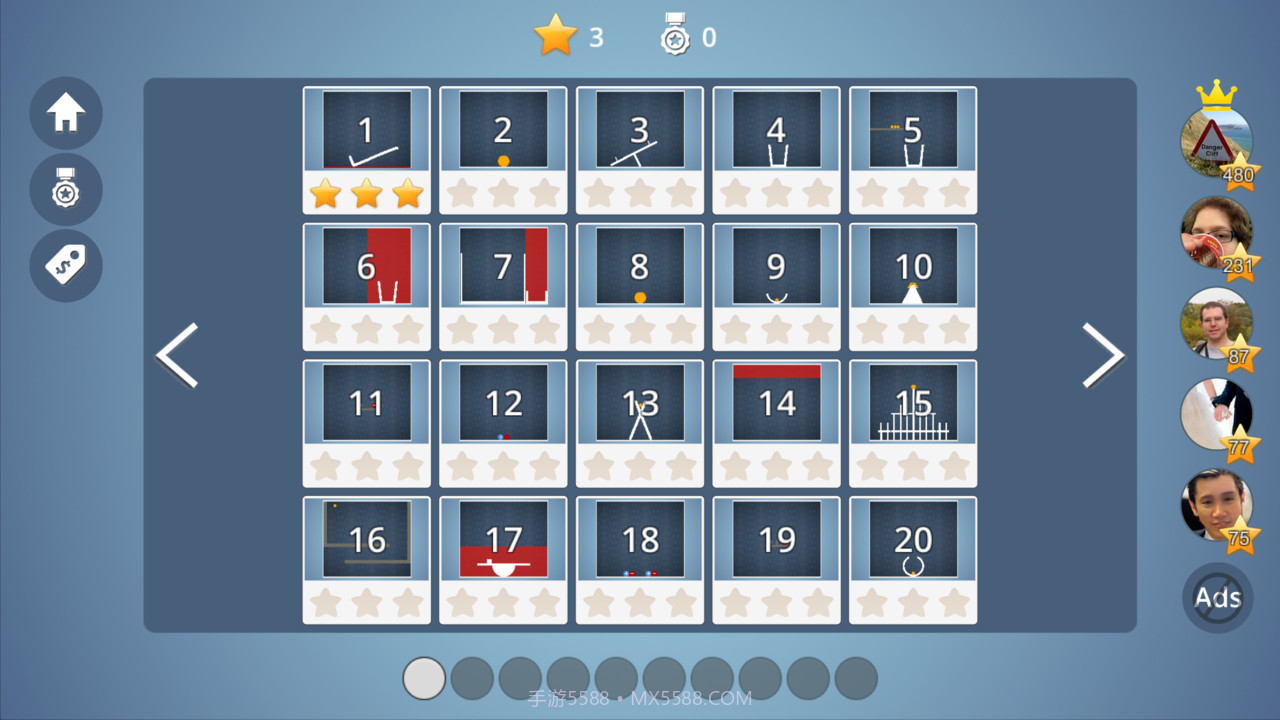Click the gold star counter at the top

pyautogui.click(x=556, y=37)
